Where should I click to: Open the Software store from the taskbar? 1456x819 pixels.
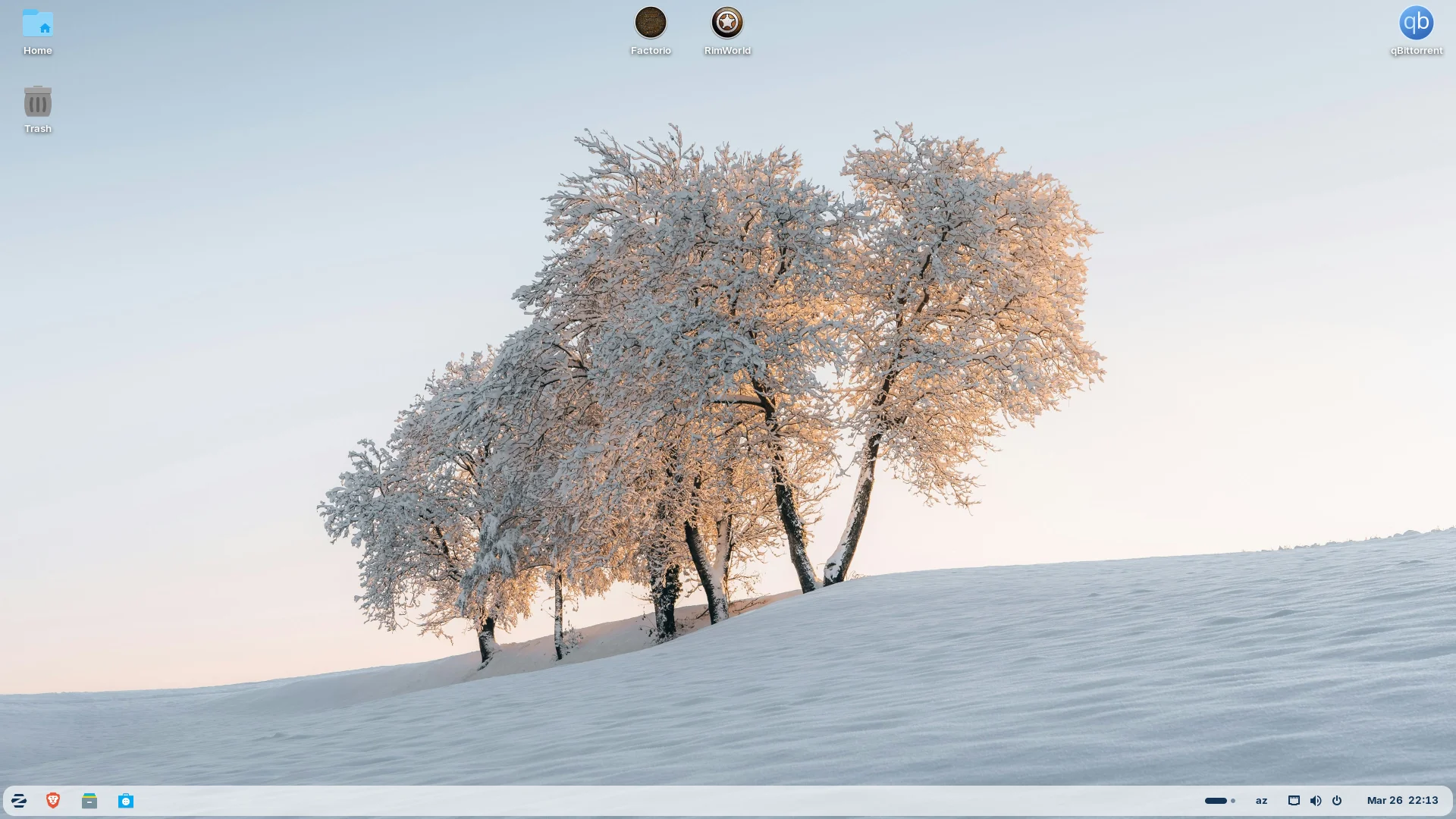(x=126, y=800)
